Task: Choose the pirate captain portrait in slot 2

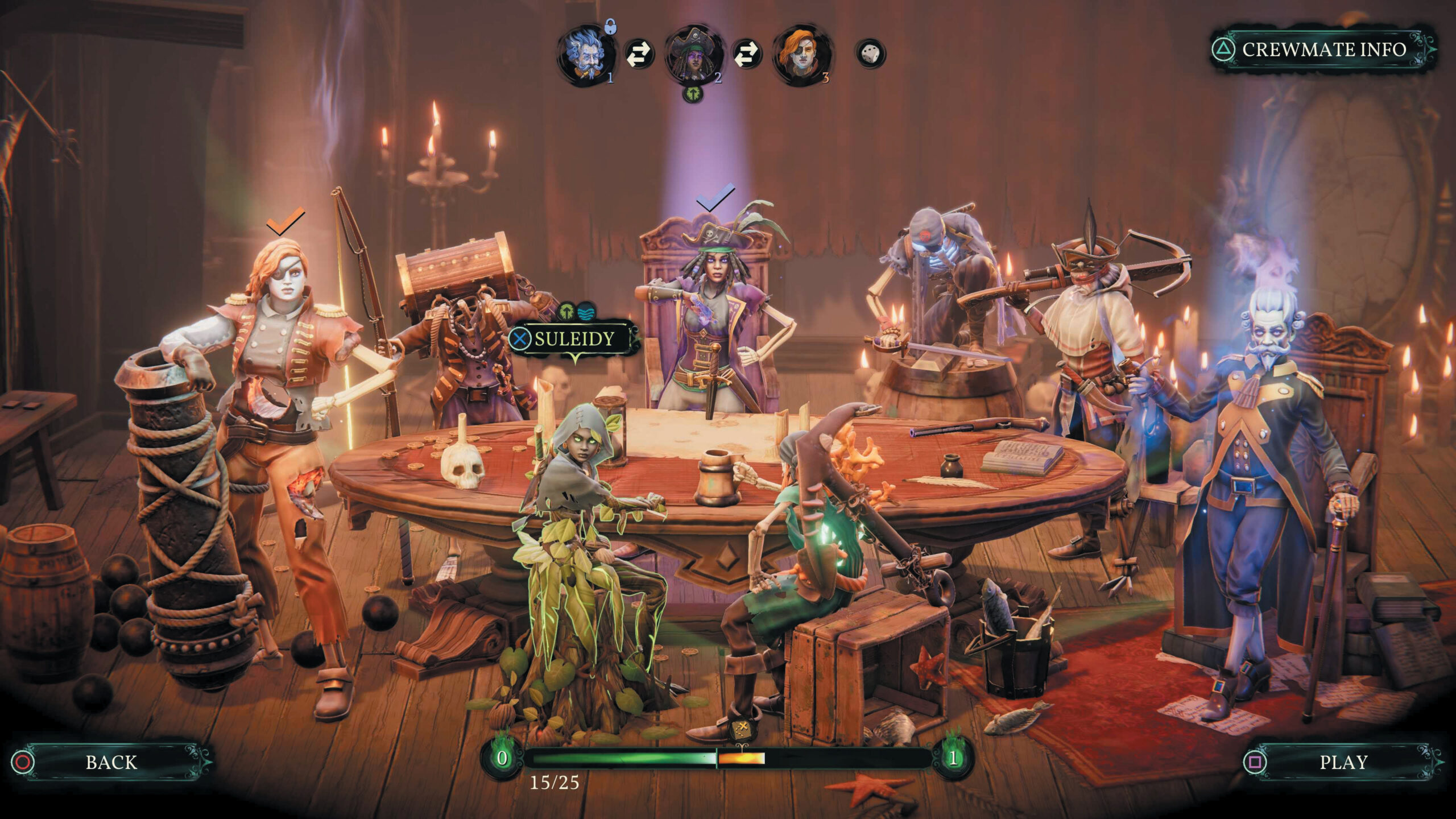Action: point(693,56)
